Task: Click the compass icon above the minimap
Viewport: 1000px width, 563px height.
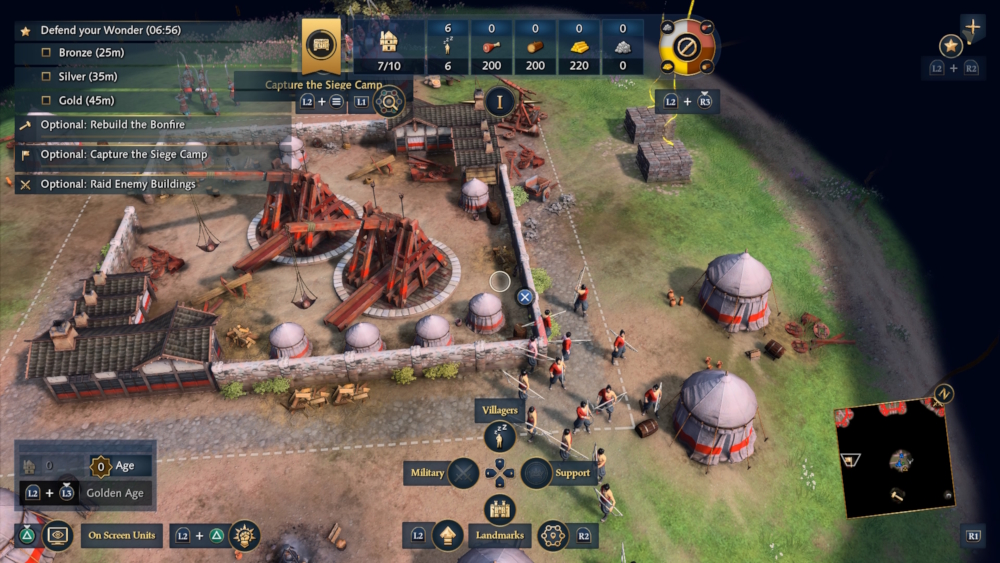Action: 943,394
